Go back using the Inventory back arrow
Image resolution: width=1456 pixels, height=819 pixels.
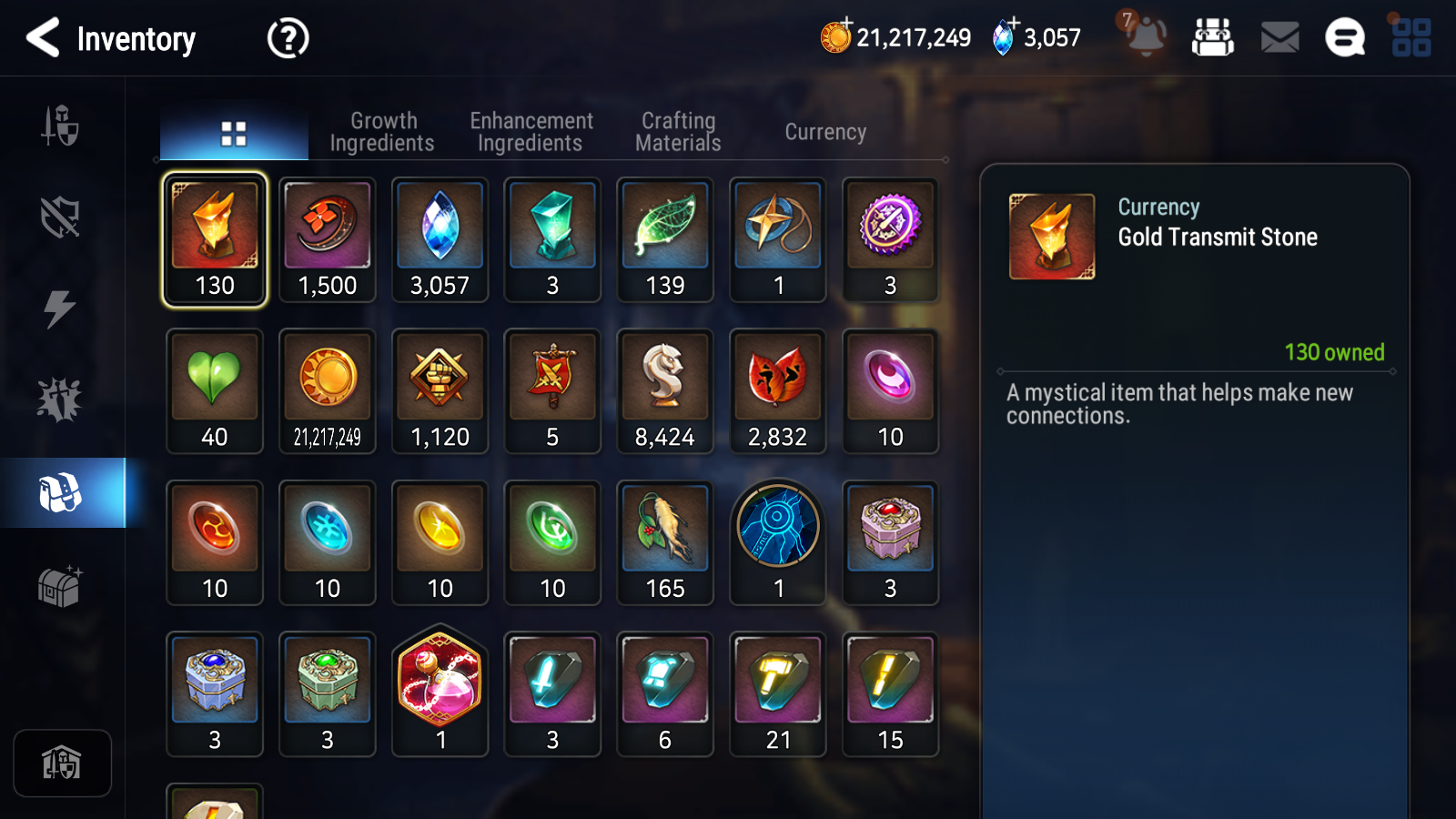coord(43,38)
